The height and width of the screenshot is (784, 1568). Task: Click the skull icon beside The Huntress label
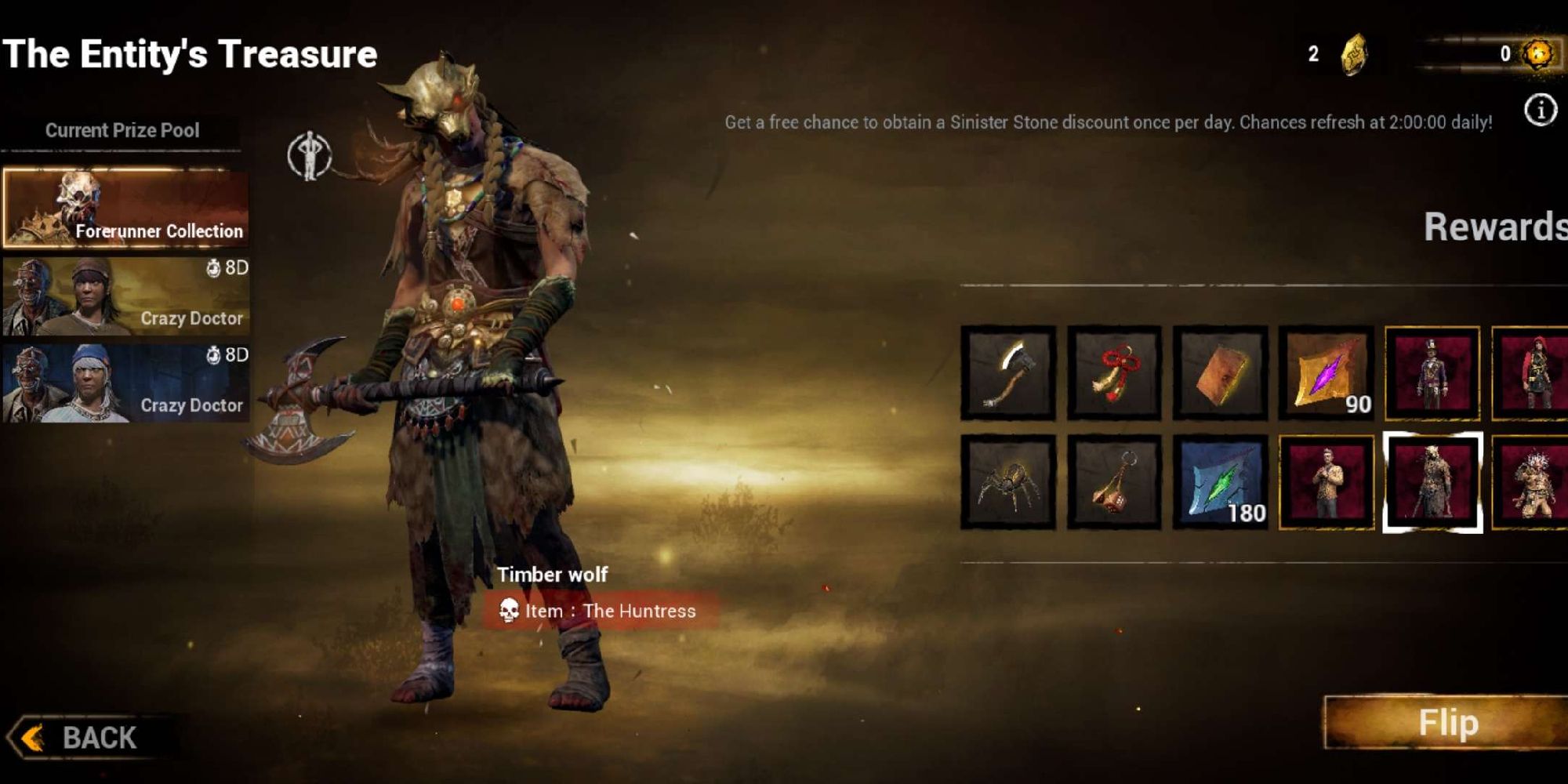(x=512, y=611)
